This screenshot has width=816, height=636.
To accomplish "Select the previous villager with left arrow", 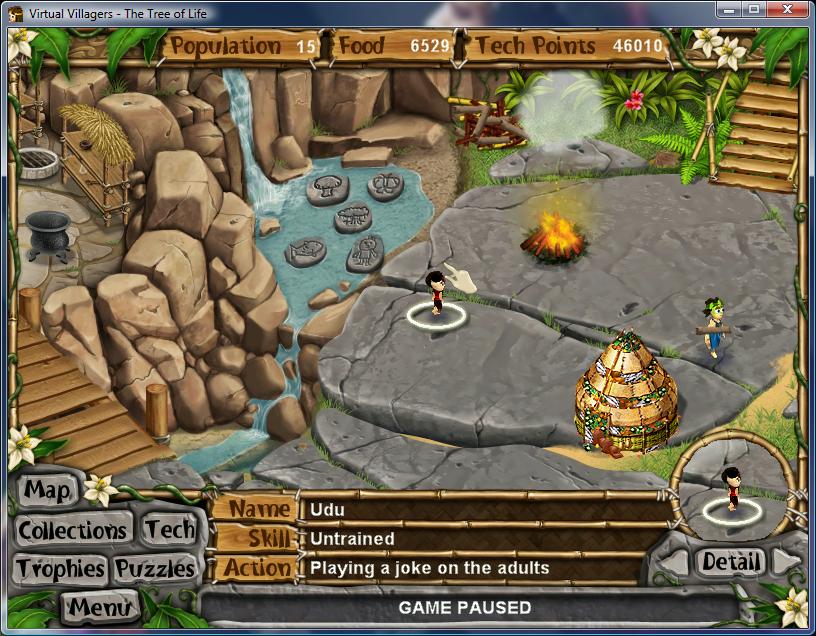I will pyautogui.click(x=674, y=563).
